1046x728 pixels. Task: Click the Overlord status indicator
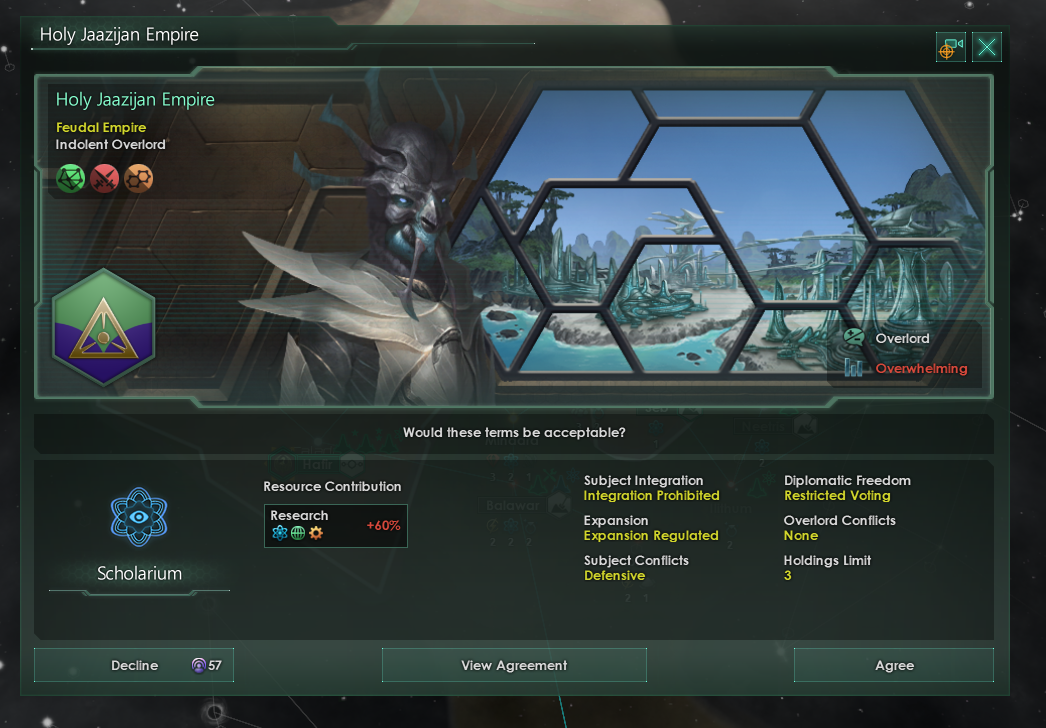click(901, 339)
